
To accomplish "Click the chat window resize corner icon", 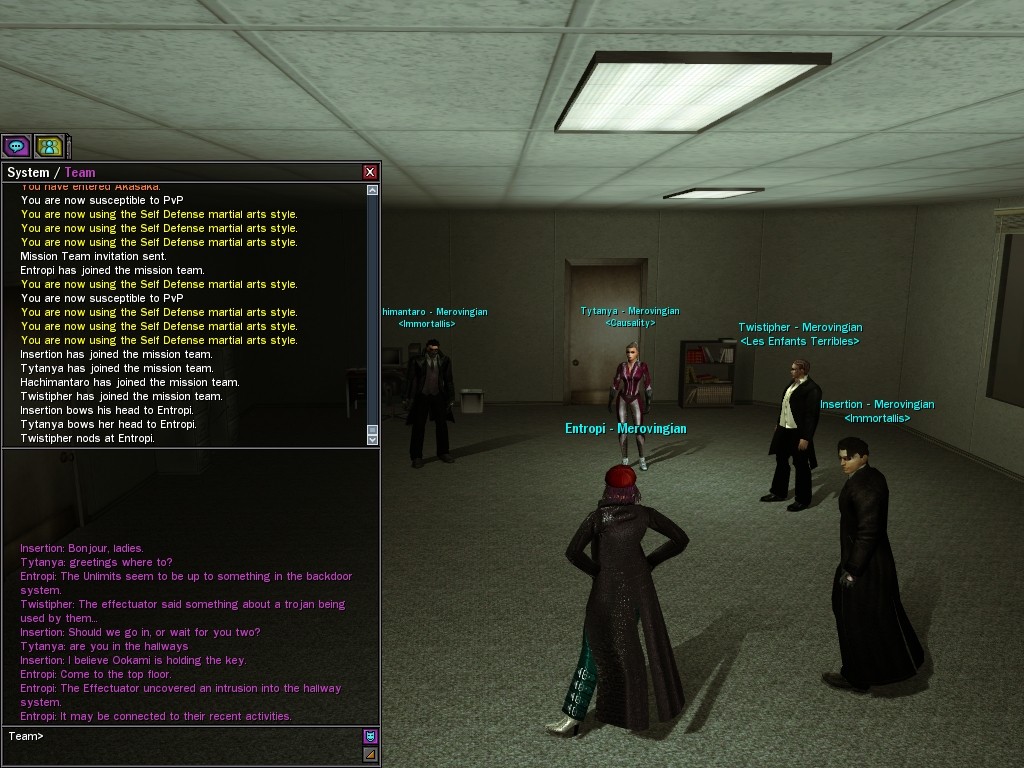I will tap(370, 755).
